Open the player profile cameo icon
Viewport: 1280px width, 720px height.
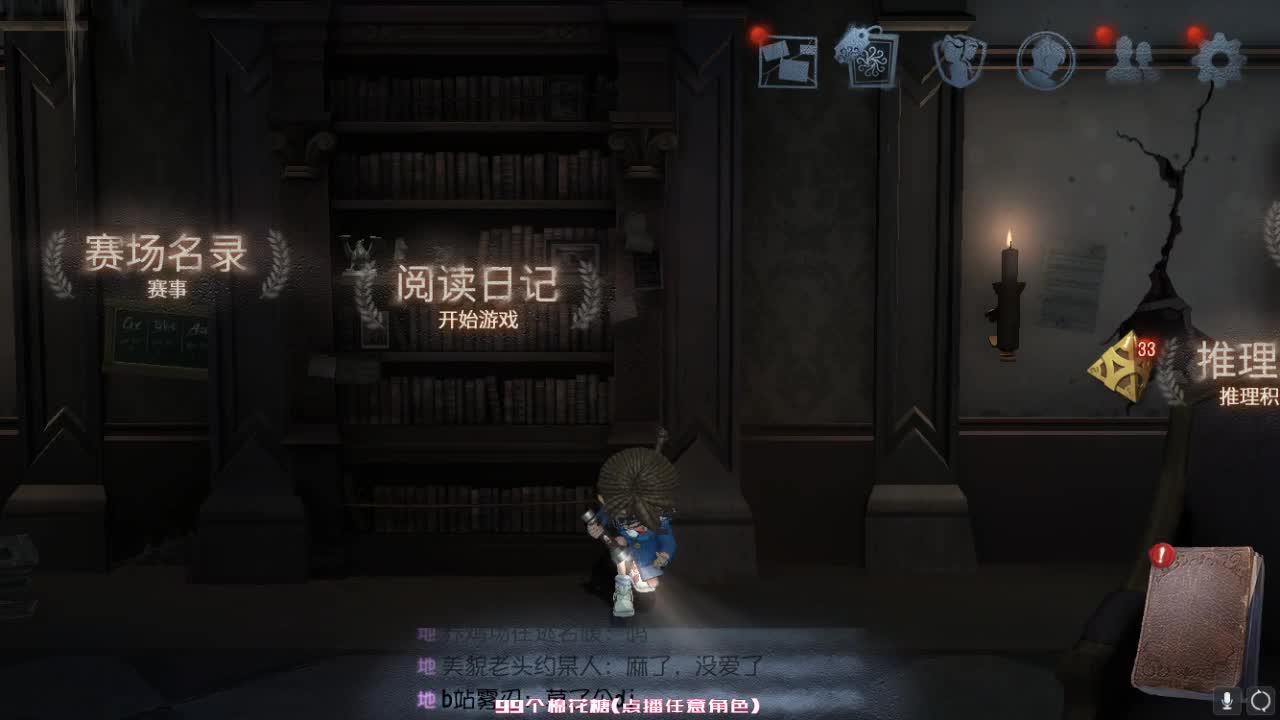click(1044, 60)
